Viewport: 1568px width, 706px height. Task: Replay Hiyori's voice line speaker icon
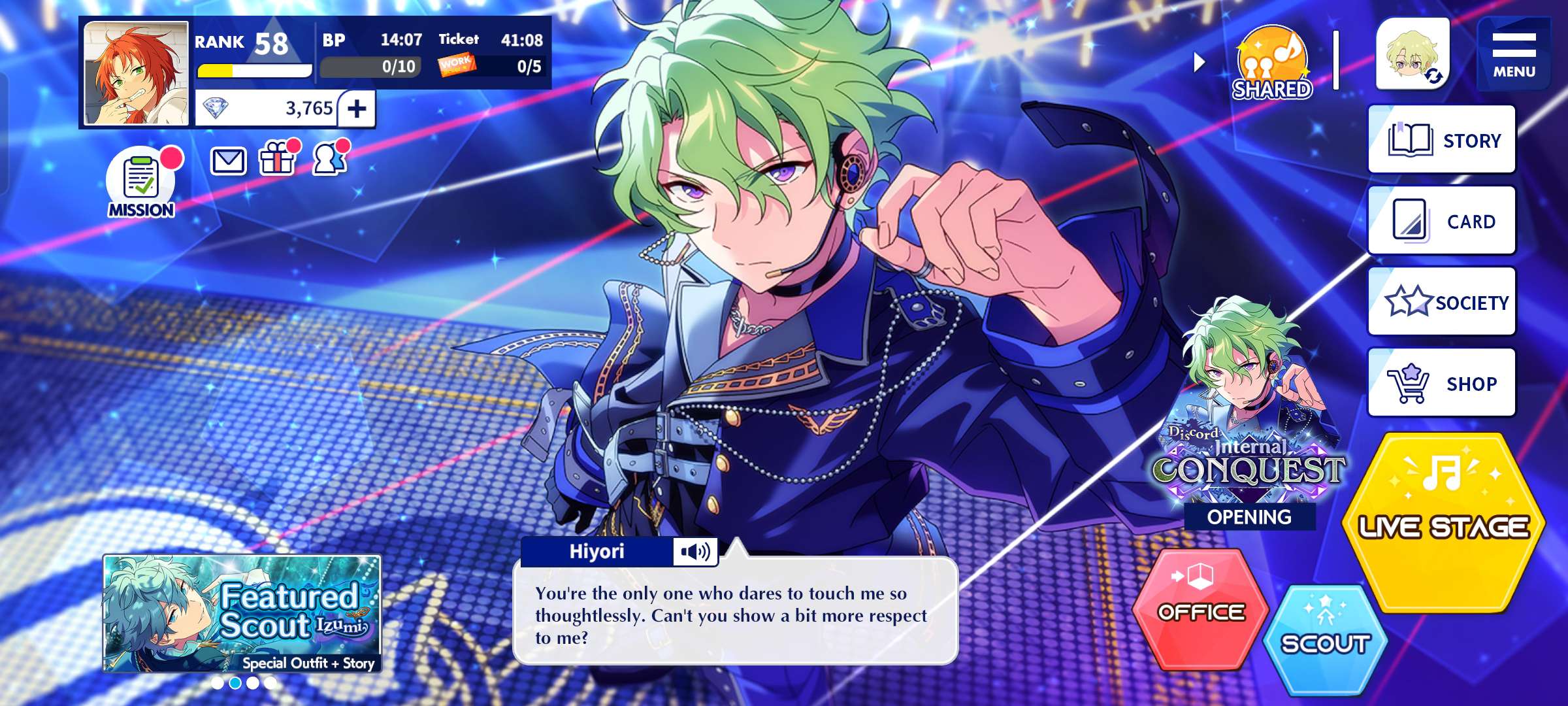point(695,552)
